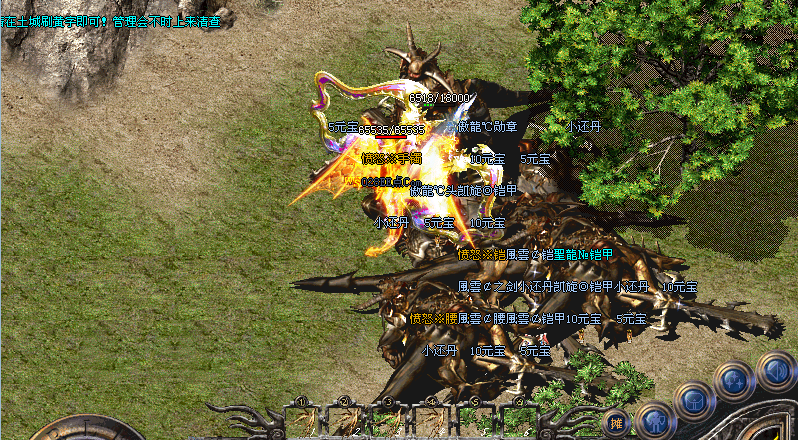Open the character equipment panel icon
Image resolution: width=798 pixels, height=440 pixels.
653,420
